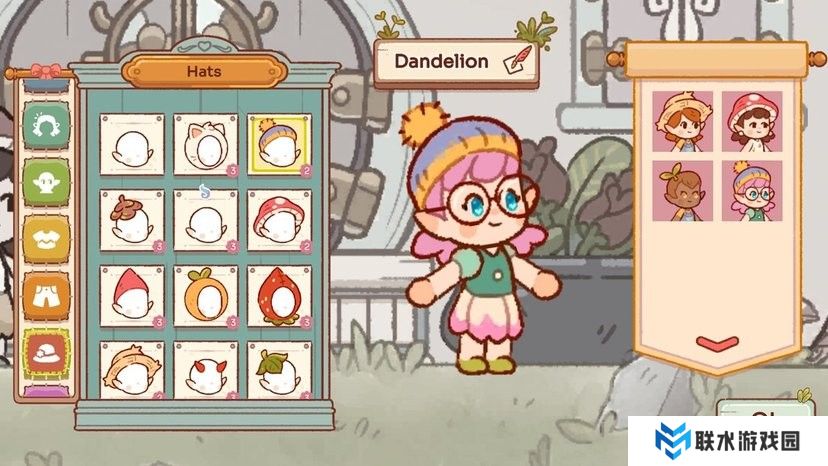828x466 pixels.
Task: Choose the strawberry hood
Action: tap(279, 296)
